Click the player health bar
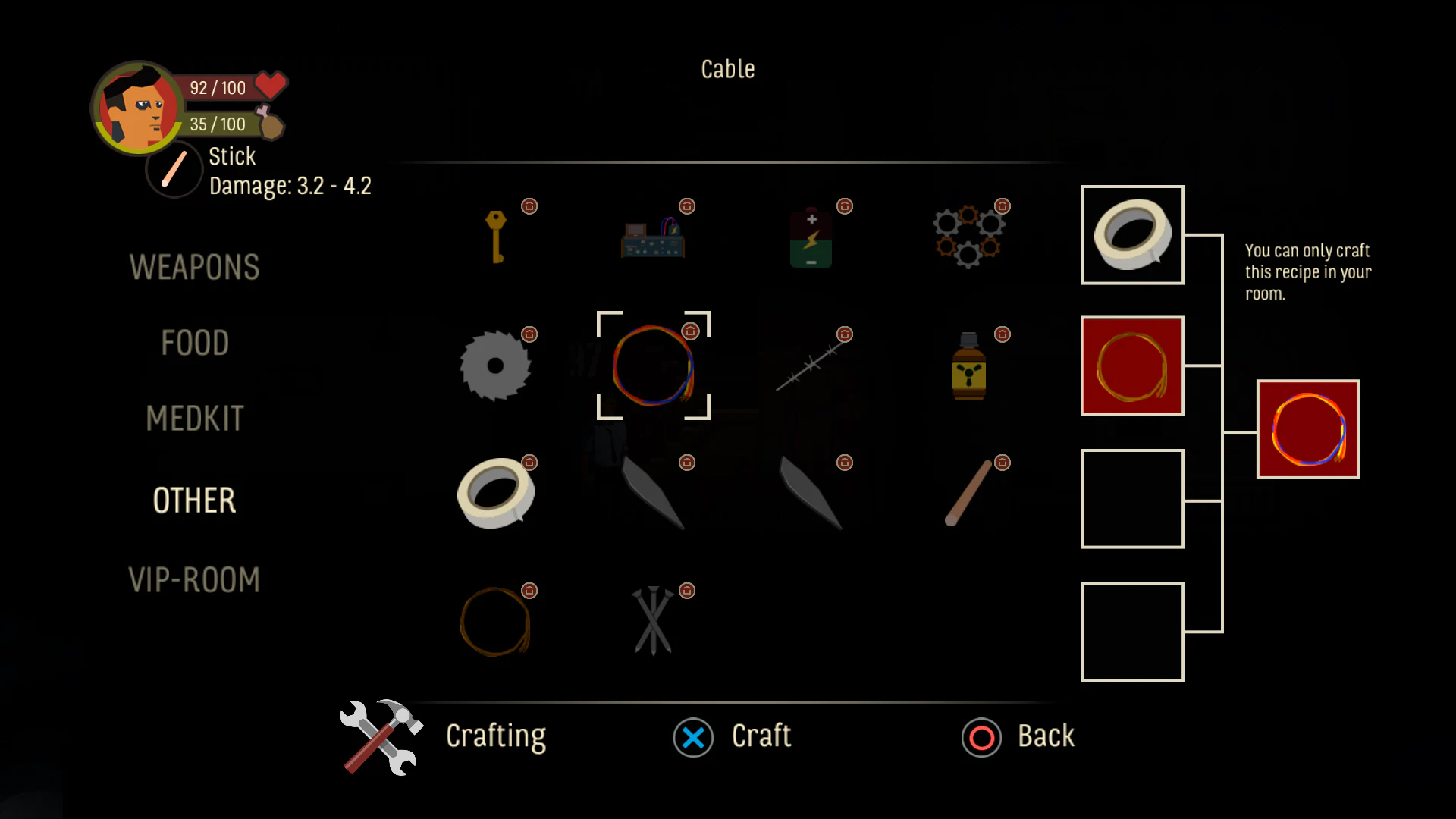This screenshot has width=1456, height=819. coord(218,87)
